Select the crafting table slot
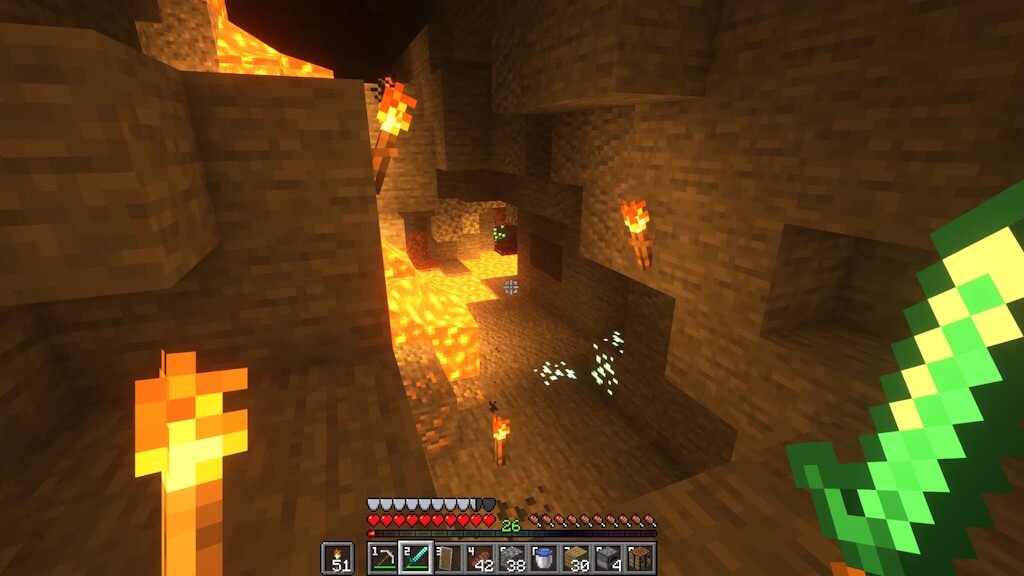This screenshot has height=576, width=1024. [640, 558]
